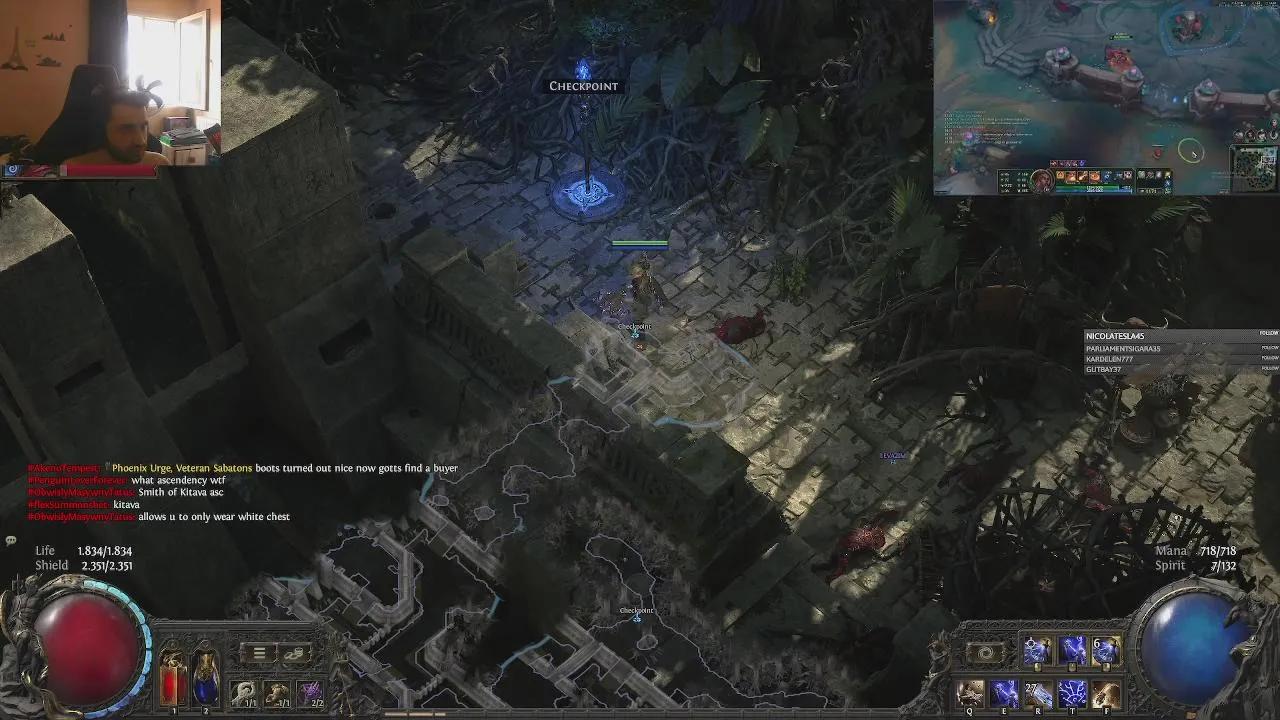Trigger the branching lightning skill on T
The image size is (1280, 720).
click(1072, 693)
